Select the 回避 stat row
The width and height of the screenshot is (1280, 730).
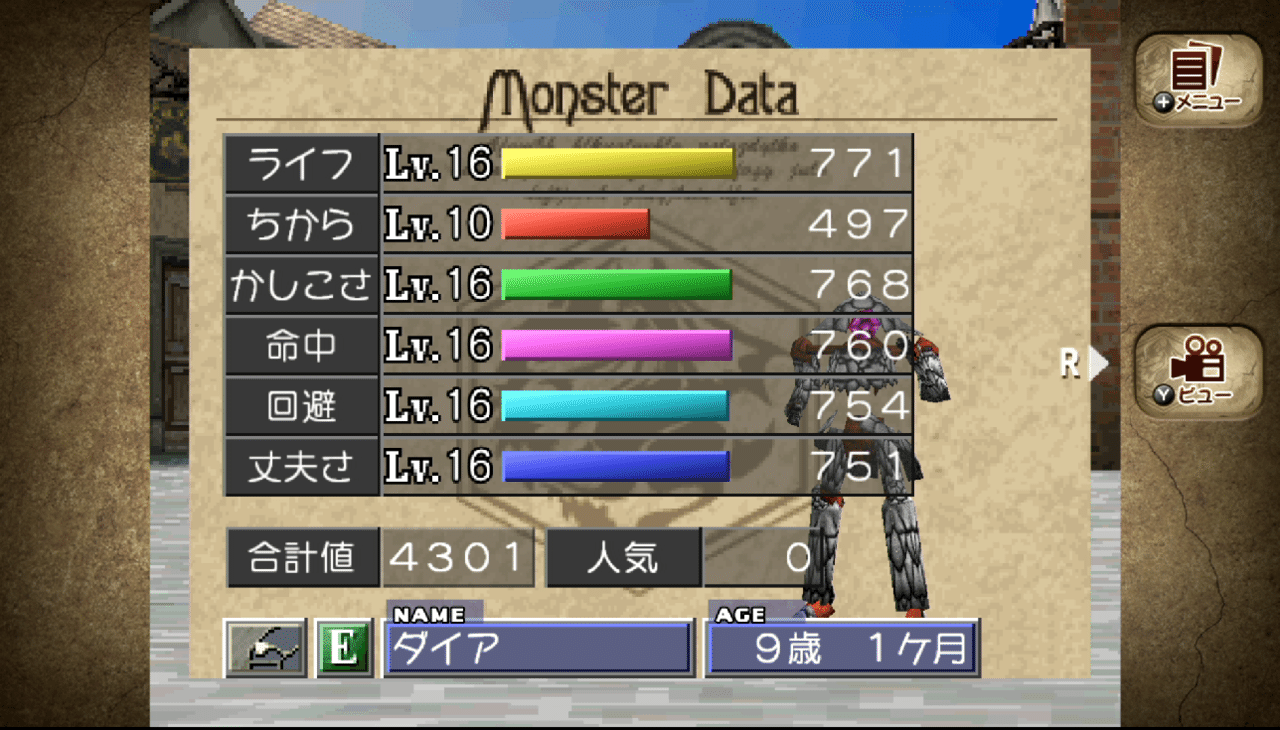(302, 406)
